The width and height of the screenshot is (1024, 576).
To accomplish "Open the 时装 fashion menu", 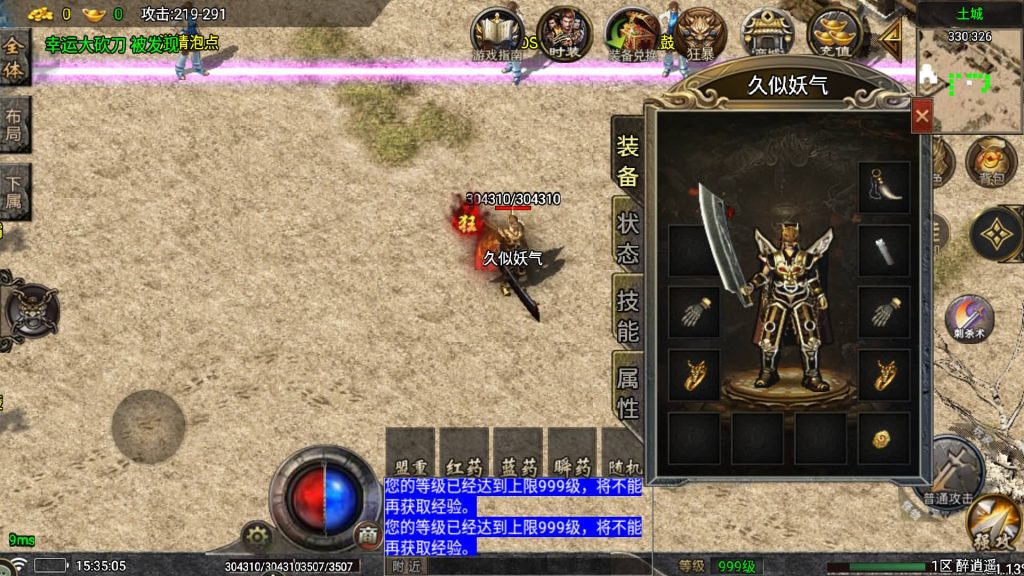I will click(564, 34).
